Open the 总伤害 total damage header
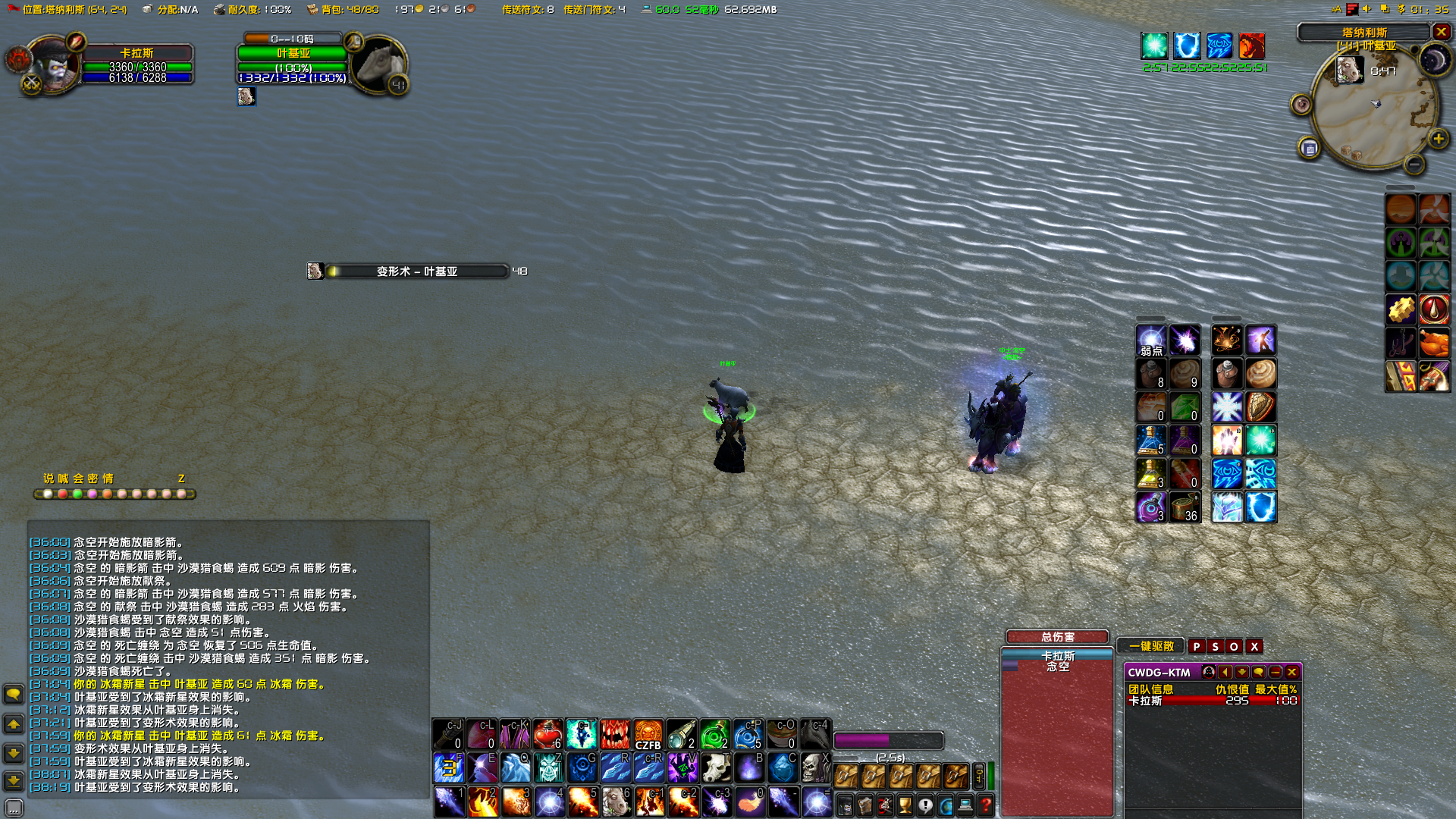The width and height of the screenshot is (1456, 819). click(x=1057, y=637)
